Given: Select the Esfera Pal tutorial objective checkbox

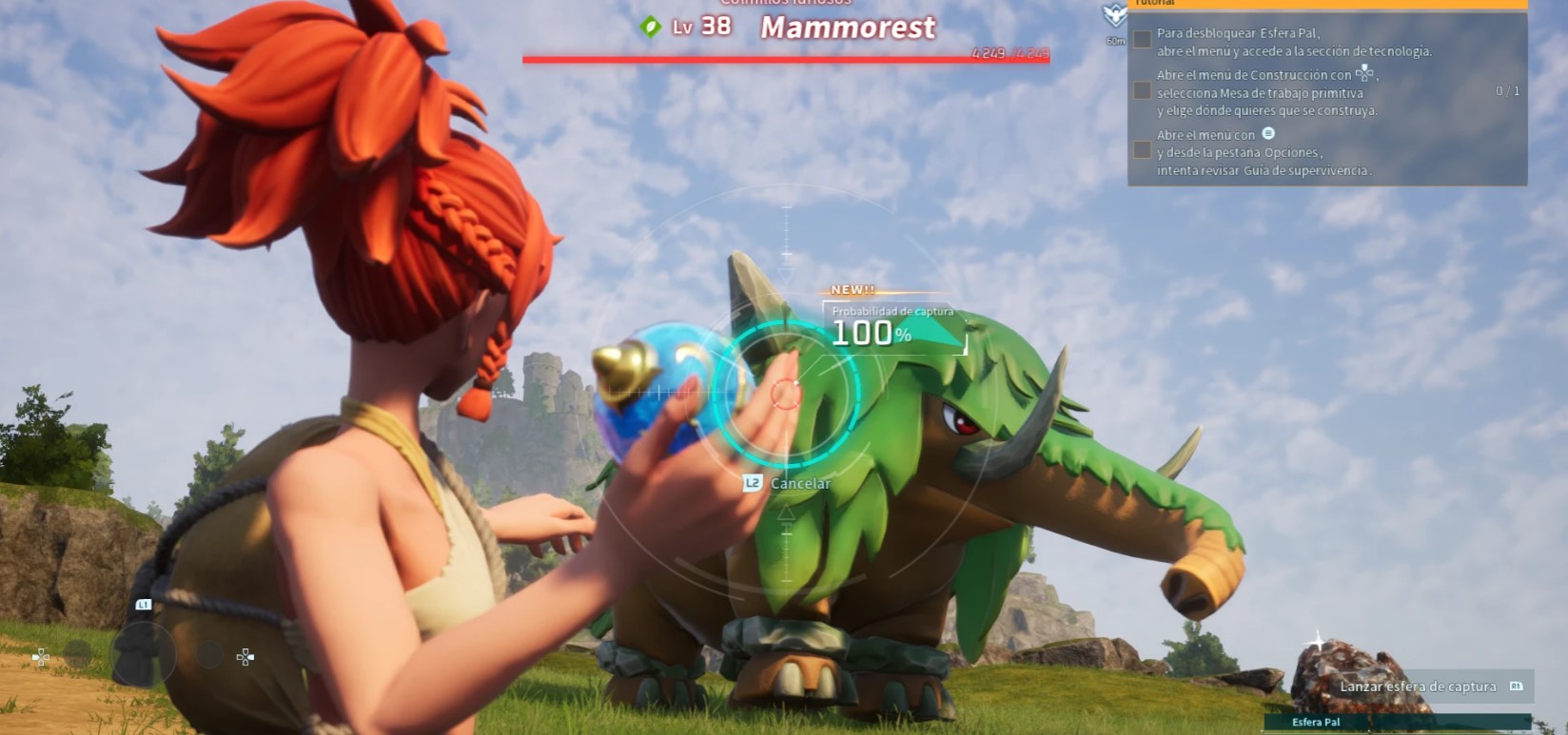Looking at the screenshot, I should tap(1142, 39).
